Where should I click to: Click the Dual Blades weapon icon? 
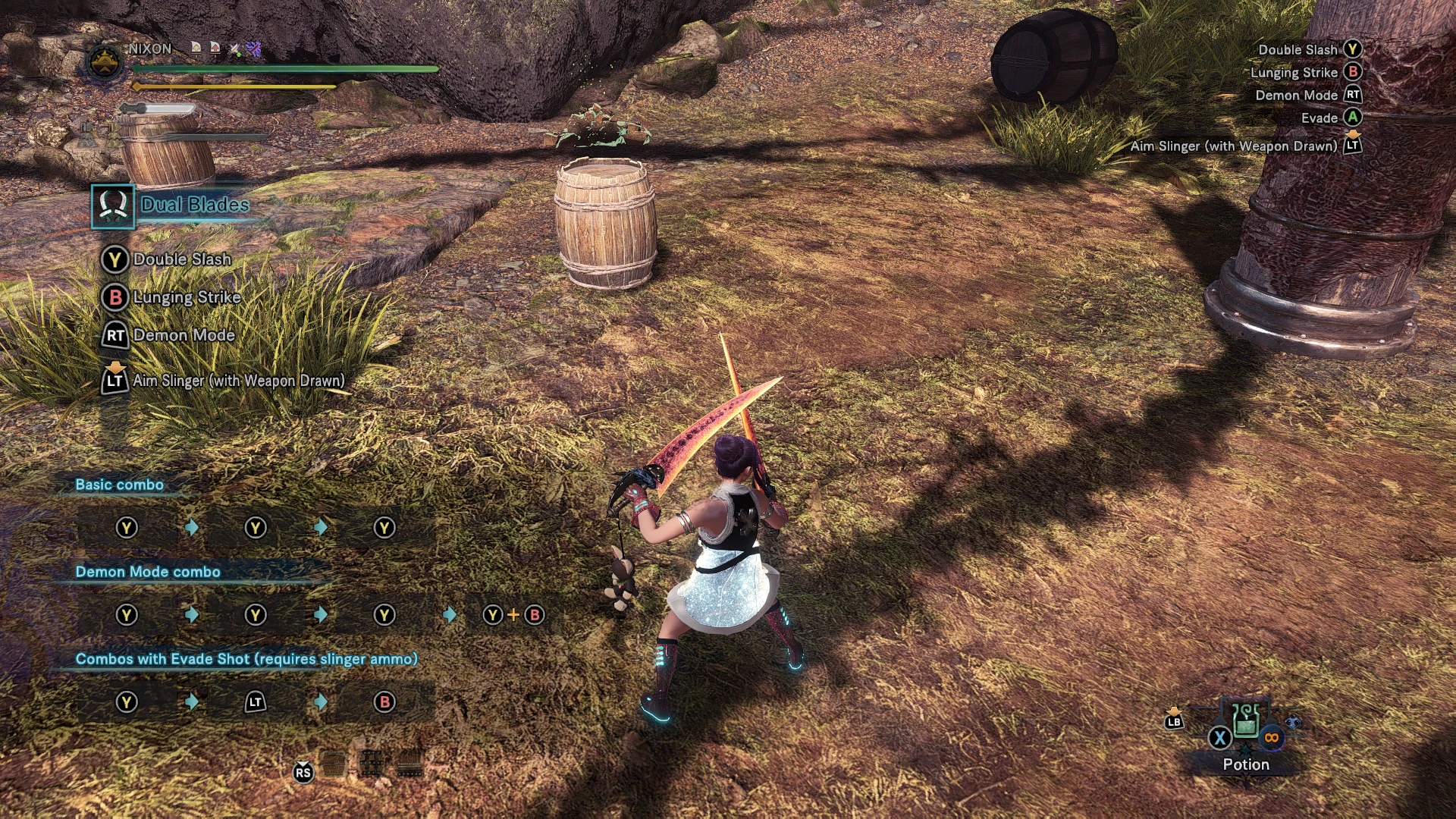pos(113,206)
